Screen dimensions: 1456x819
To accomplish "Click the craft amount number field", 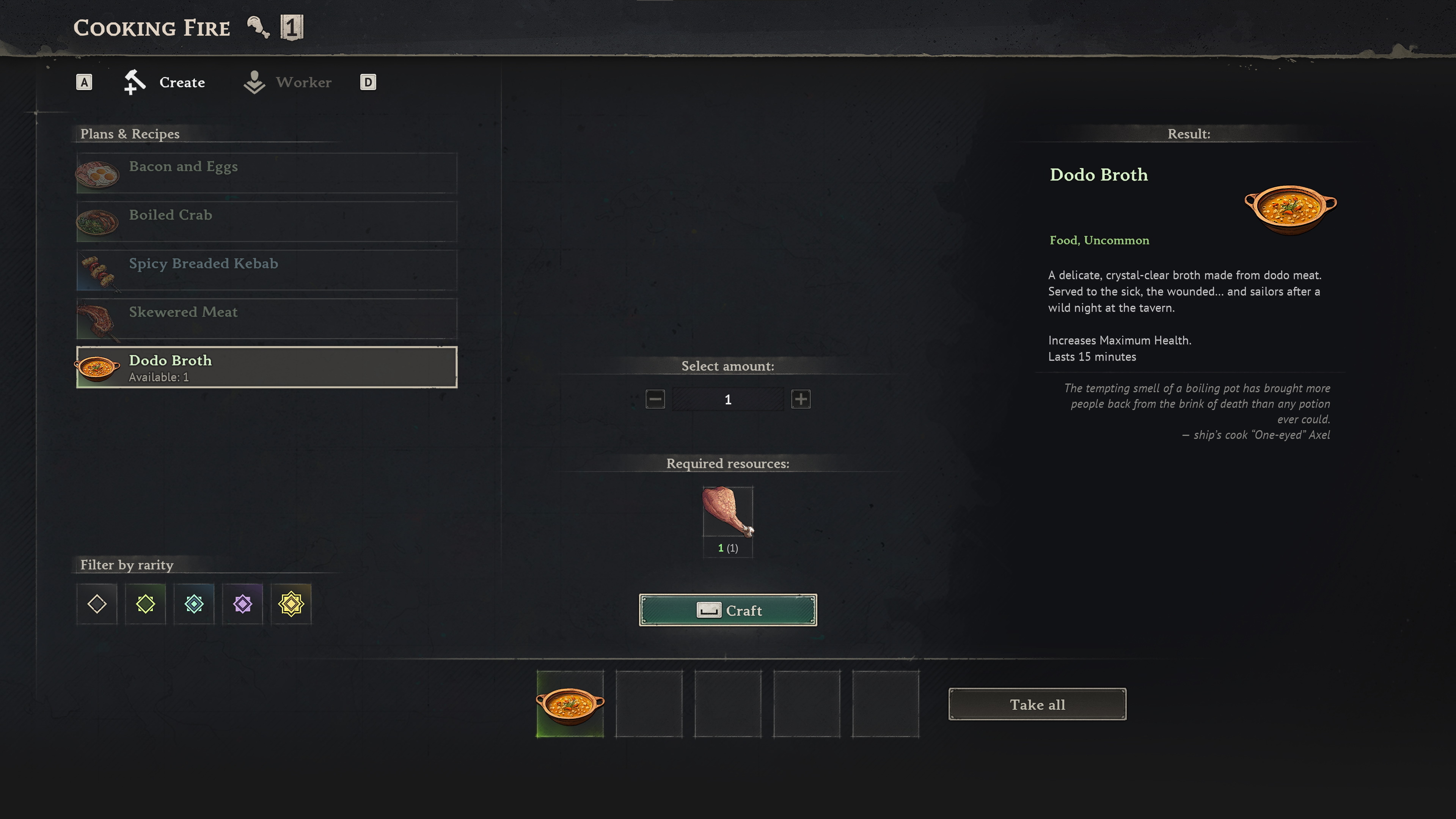I will click(x=728, y=399).
